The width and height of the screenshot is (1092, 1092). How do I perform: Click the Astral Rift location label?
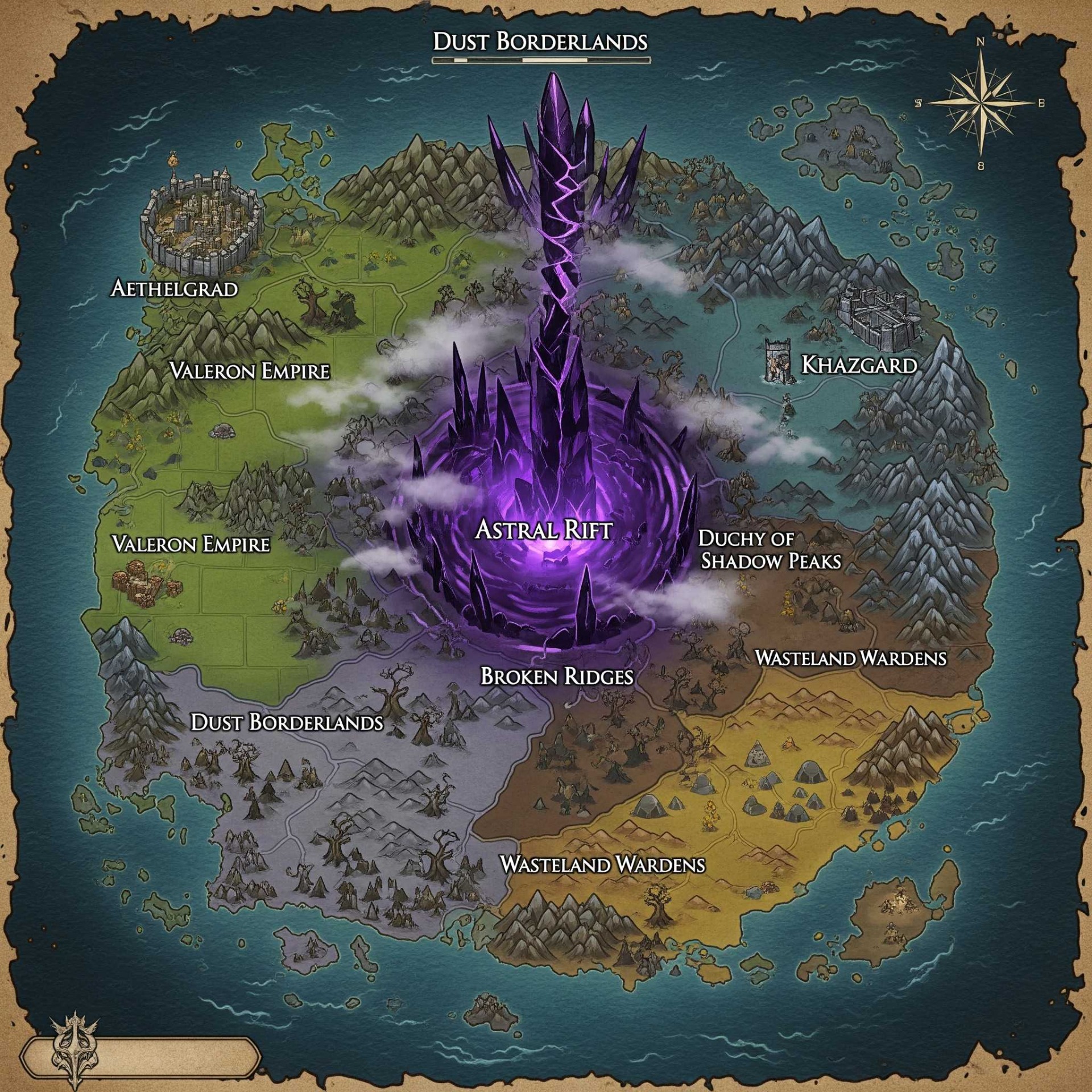coord(544,530)
